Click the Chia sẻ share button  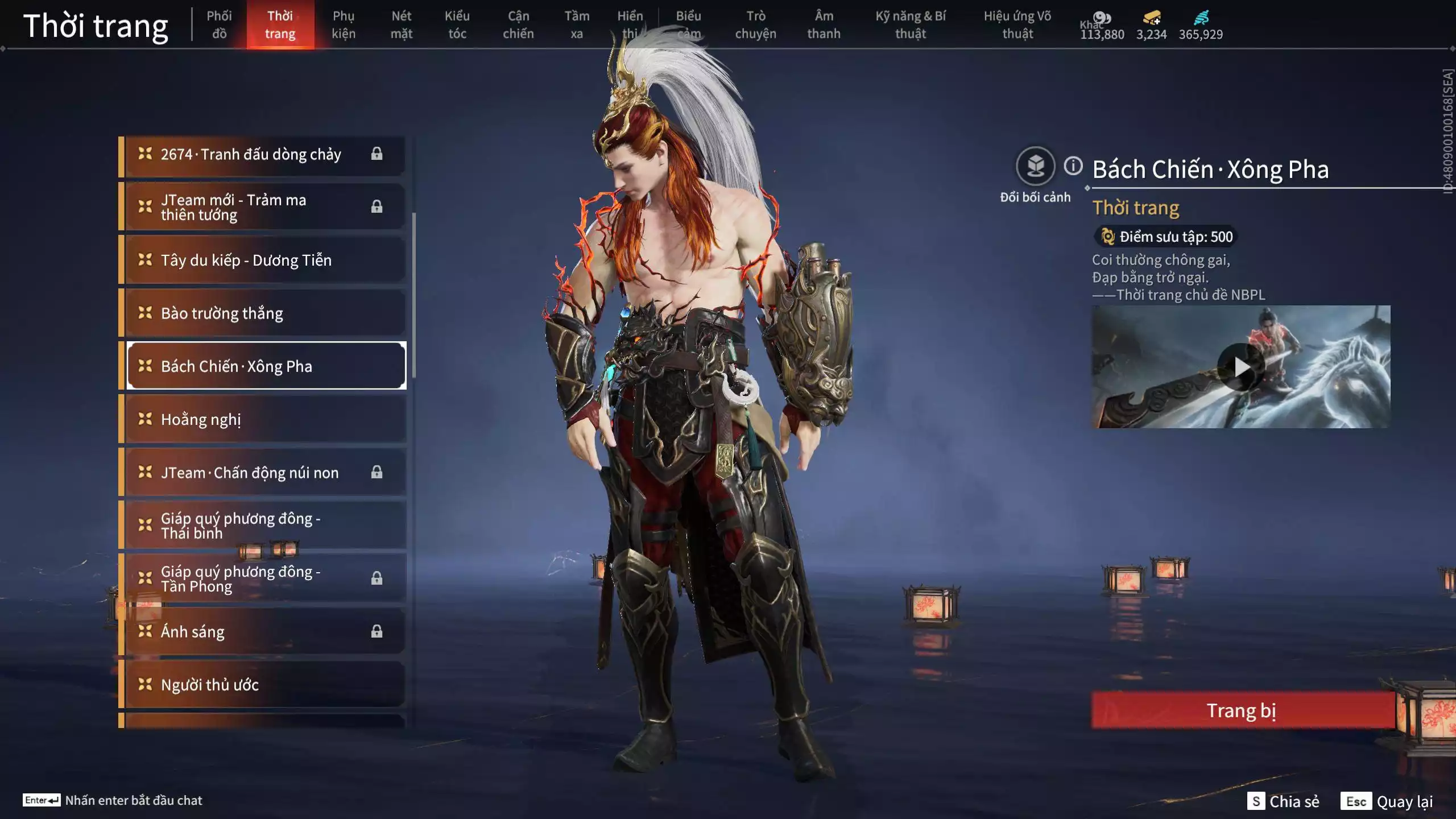pyautogui.click(x=1284, y=801)
